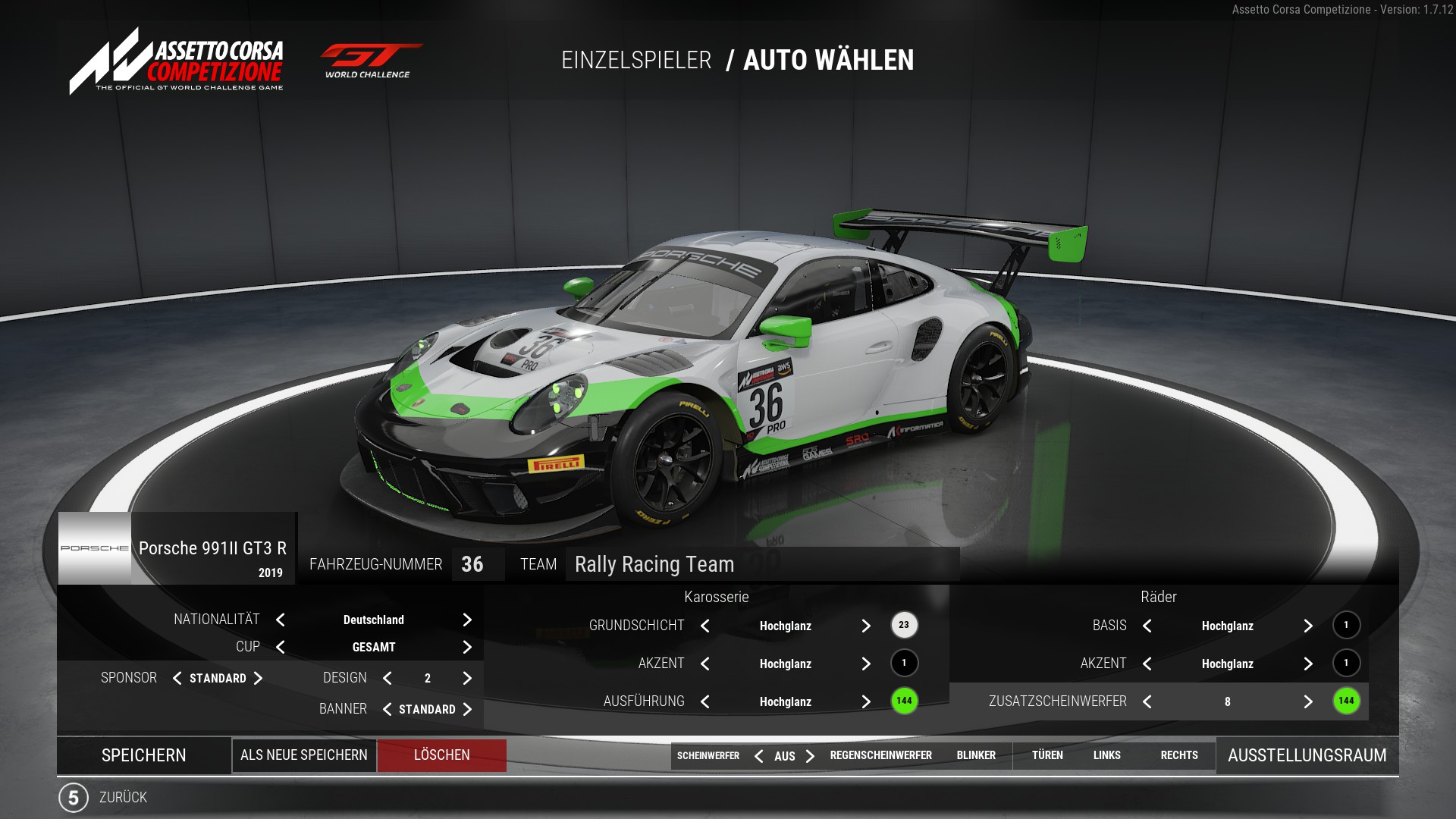Select the RECHTS side option
Viewport: 1456px width, 819px height.
(1179, 755)
